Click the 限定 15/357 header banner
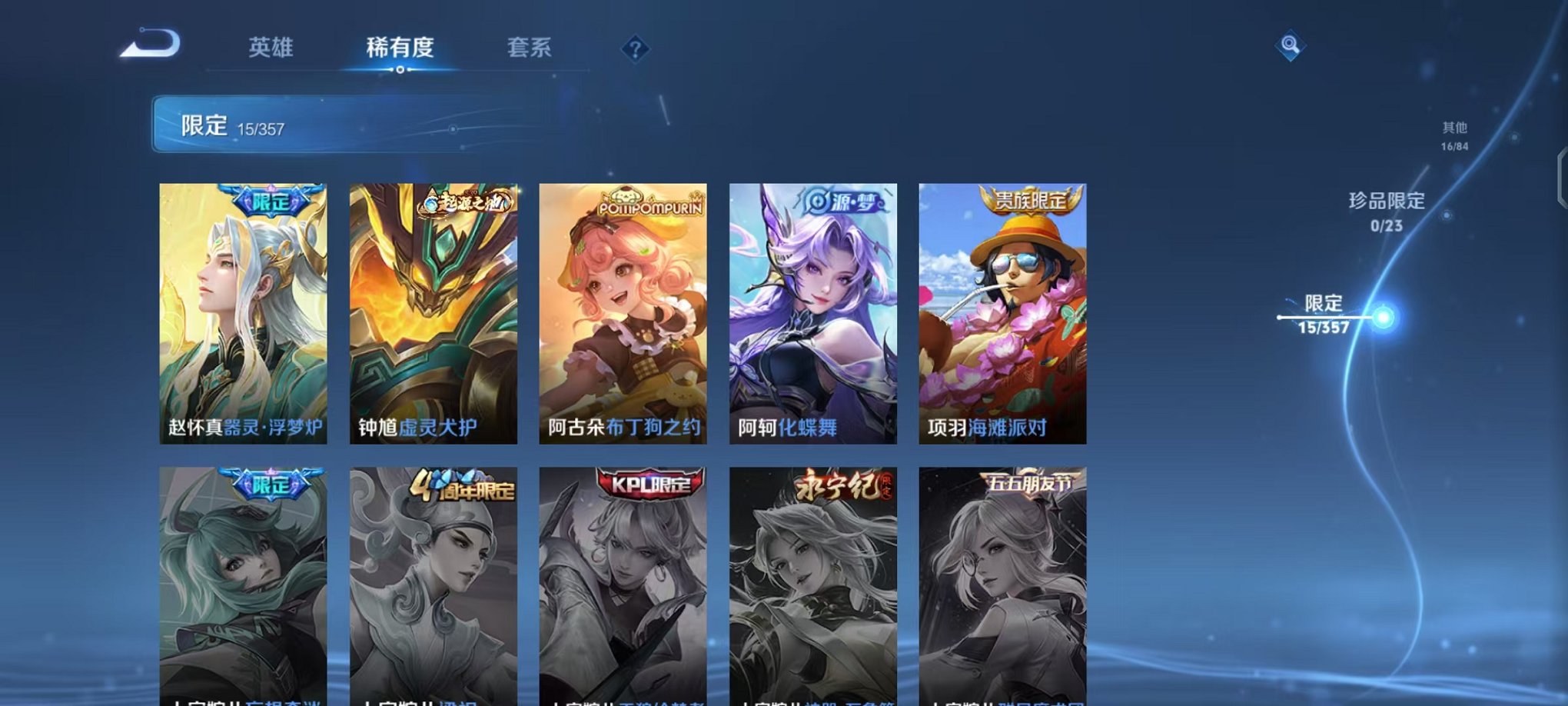The width and height of the screenshot is (1568, 706). (307, 125)
